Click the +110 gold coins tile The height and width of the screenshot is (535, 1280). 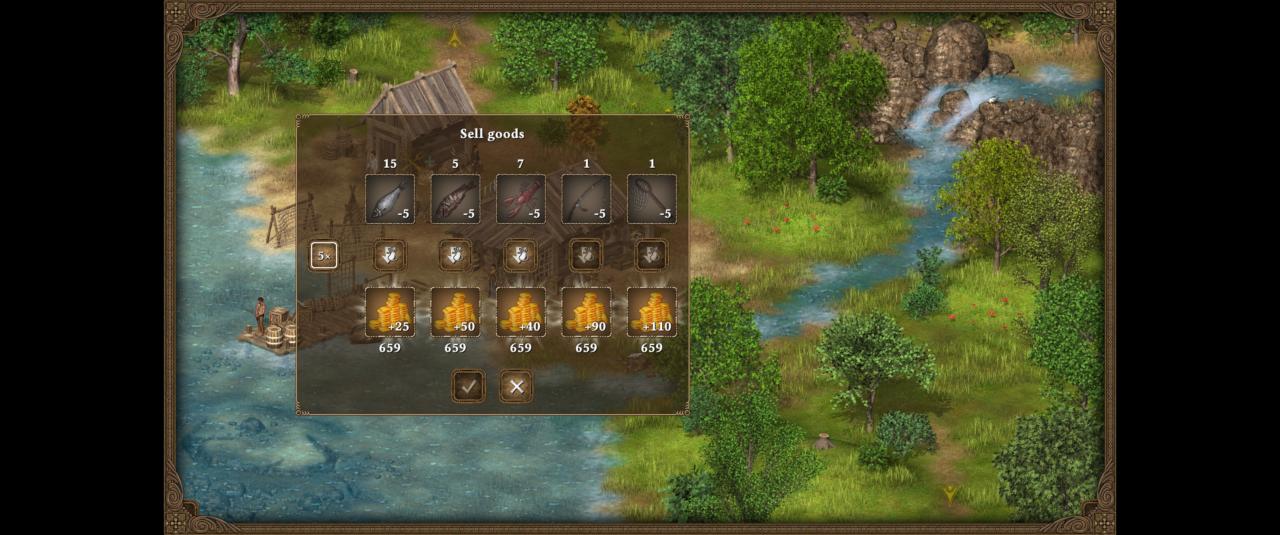(x=652, y=312)
